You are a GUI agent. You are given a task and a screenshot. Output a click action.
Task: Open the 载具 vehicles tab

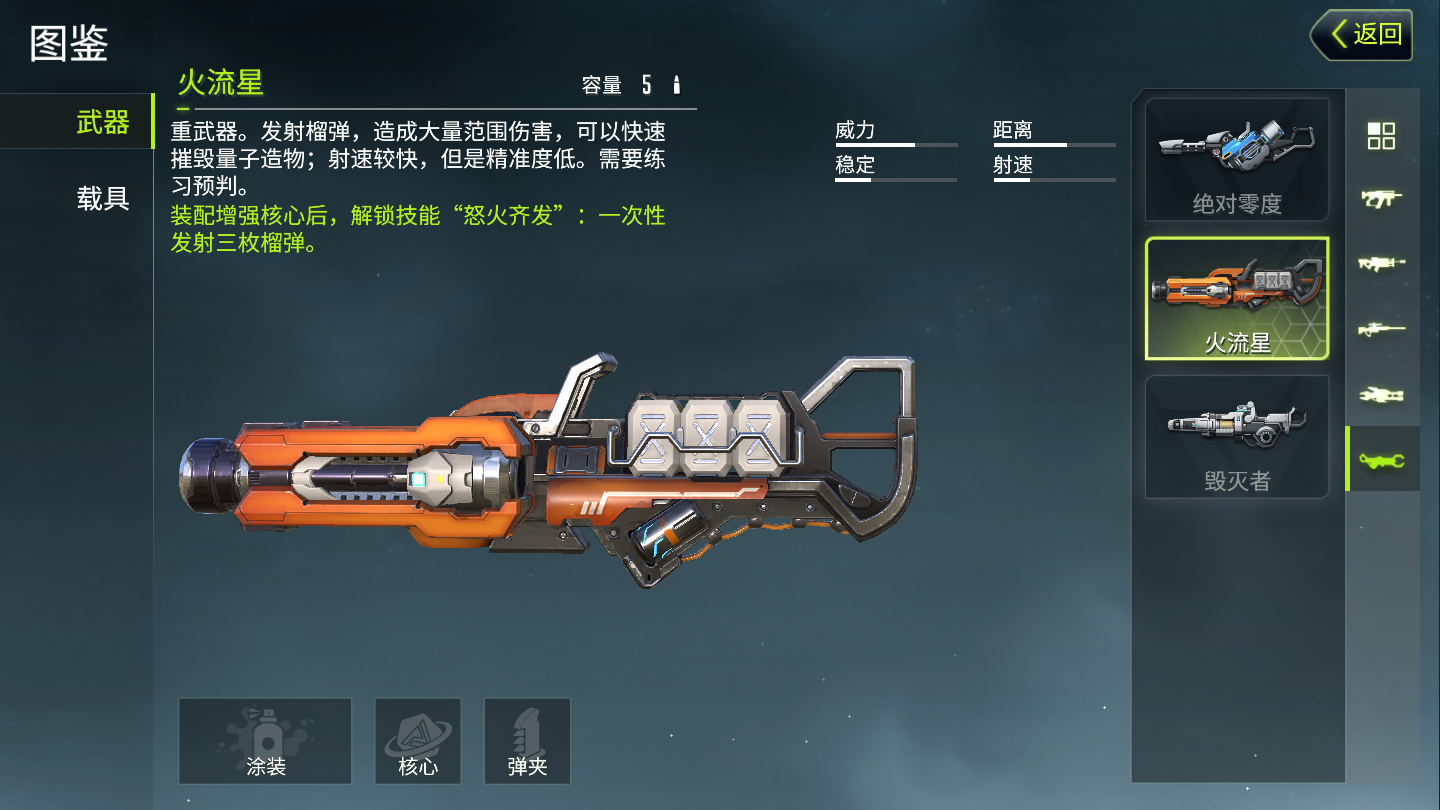coord(102,198)
